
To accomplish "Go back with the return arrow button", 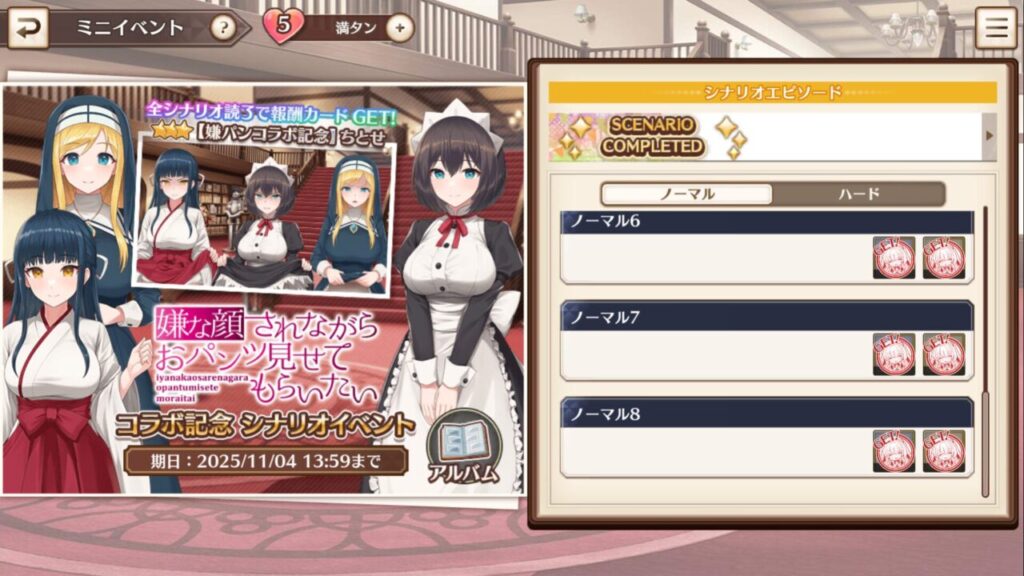I will (x=27, y=27).
